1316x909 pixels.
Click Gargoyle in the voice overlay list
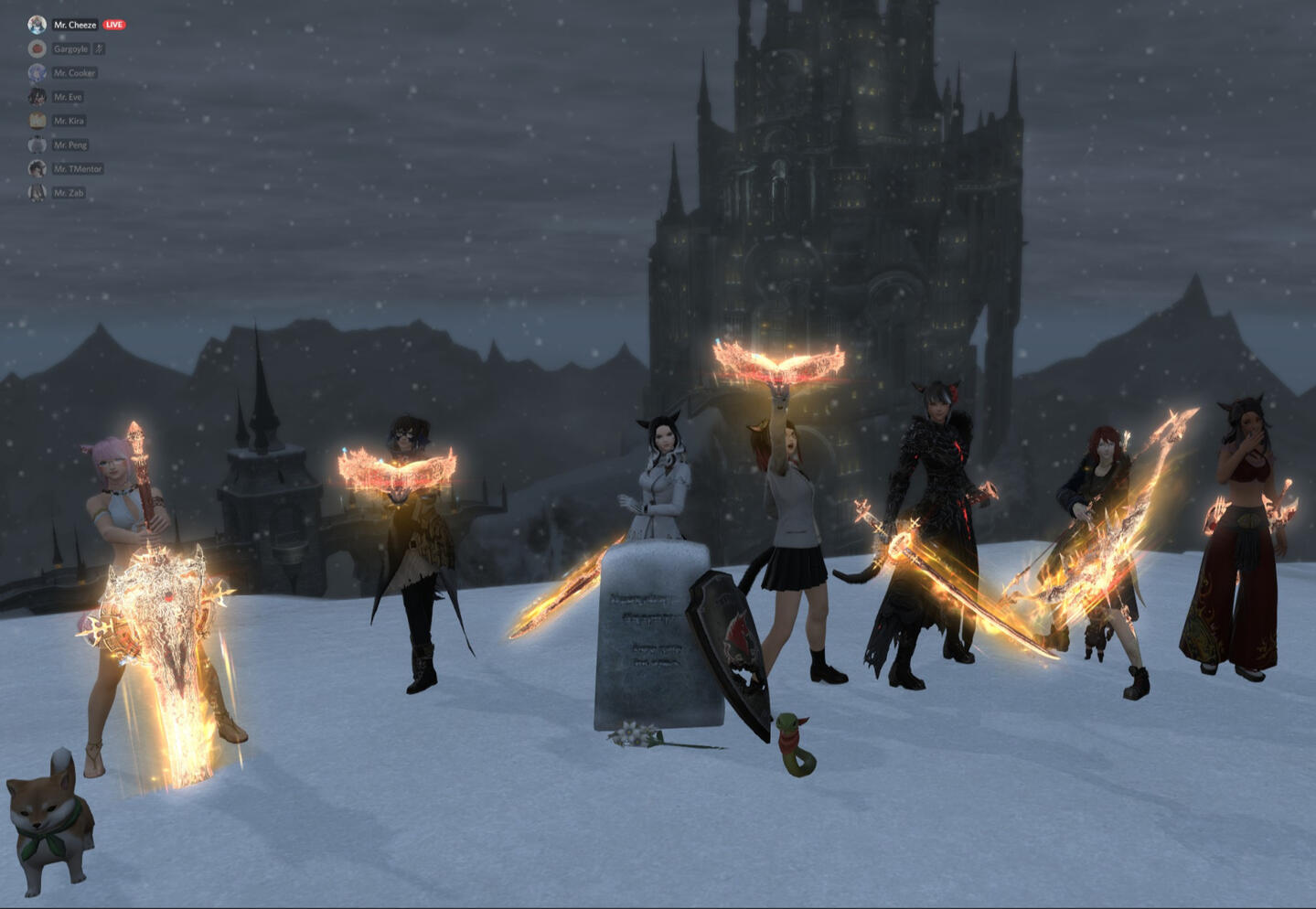(70, 49)
